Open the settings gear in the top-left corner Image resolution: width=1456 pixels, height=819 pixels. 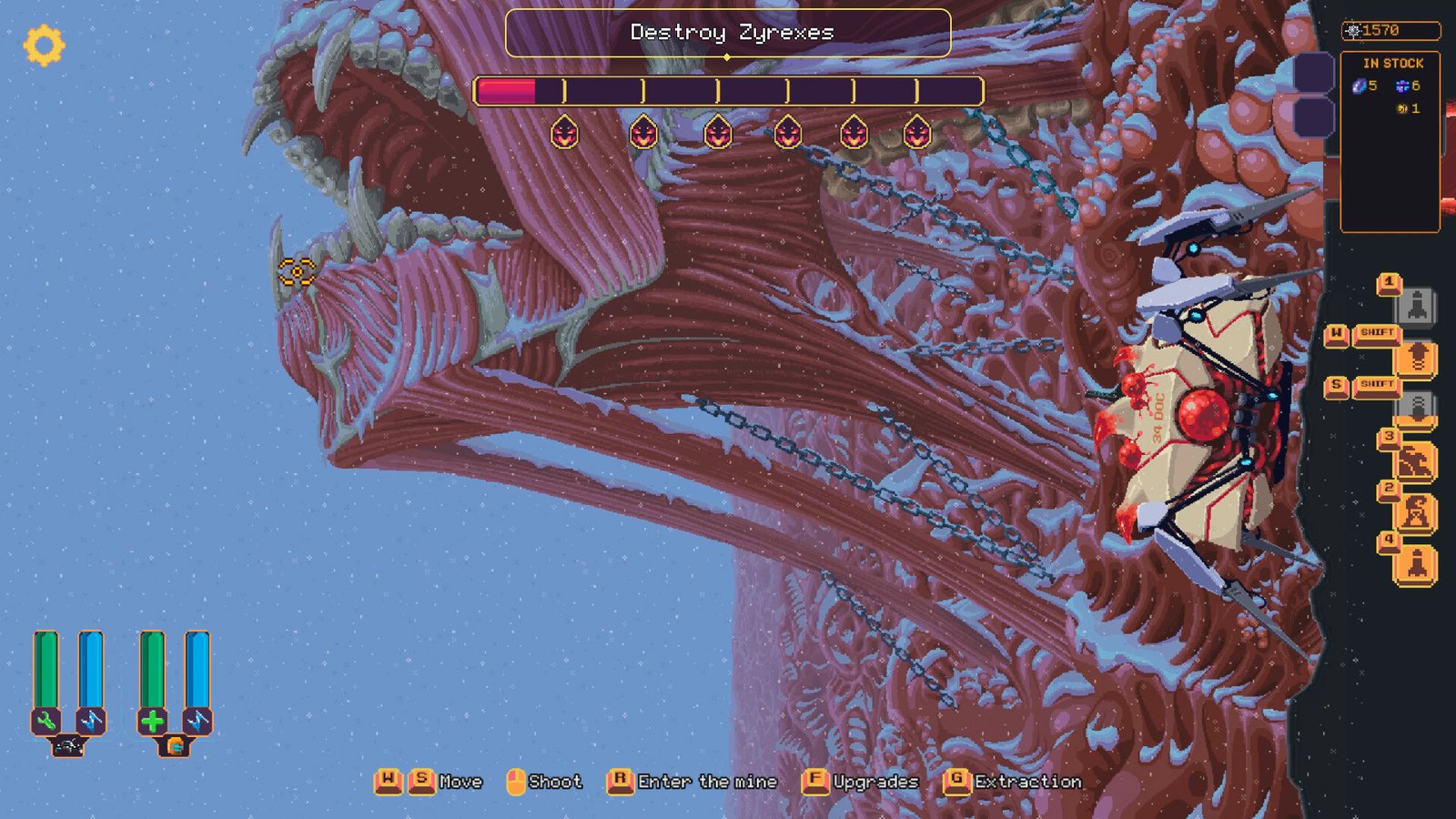click(x=42, y=43)
